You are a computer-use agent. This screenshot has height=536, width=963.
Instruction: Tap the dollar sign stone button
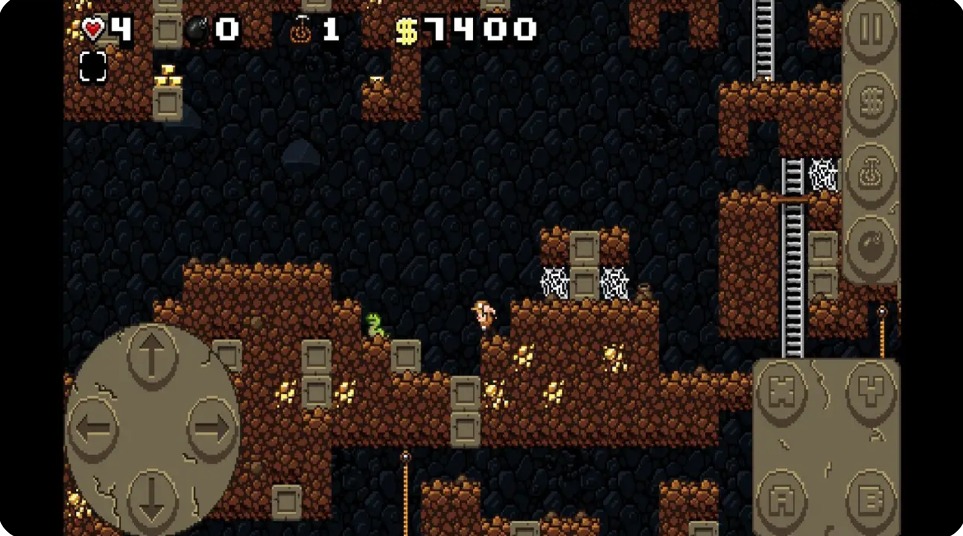pos(870,101)
